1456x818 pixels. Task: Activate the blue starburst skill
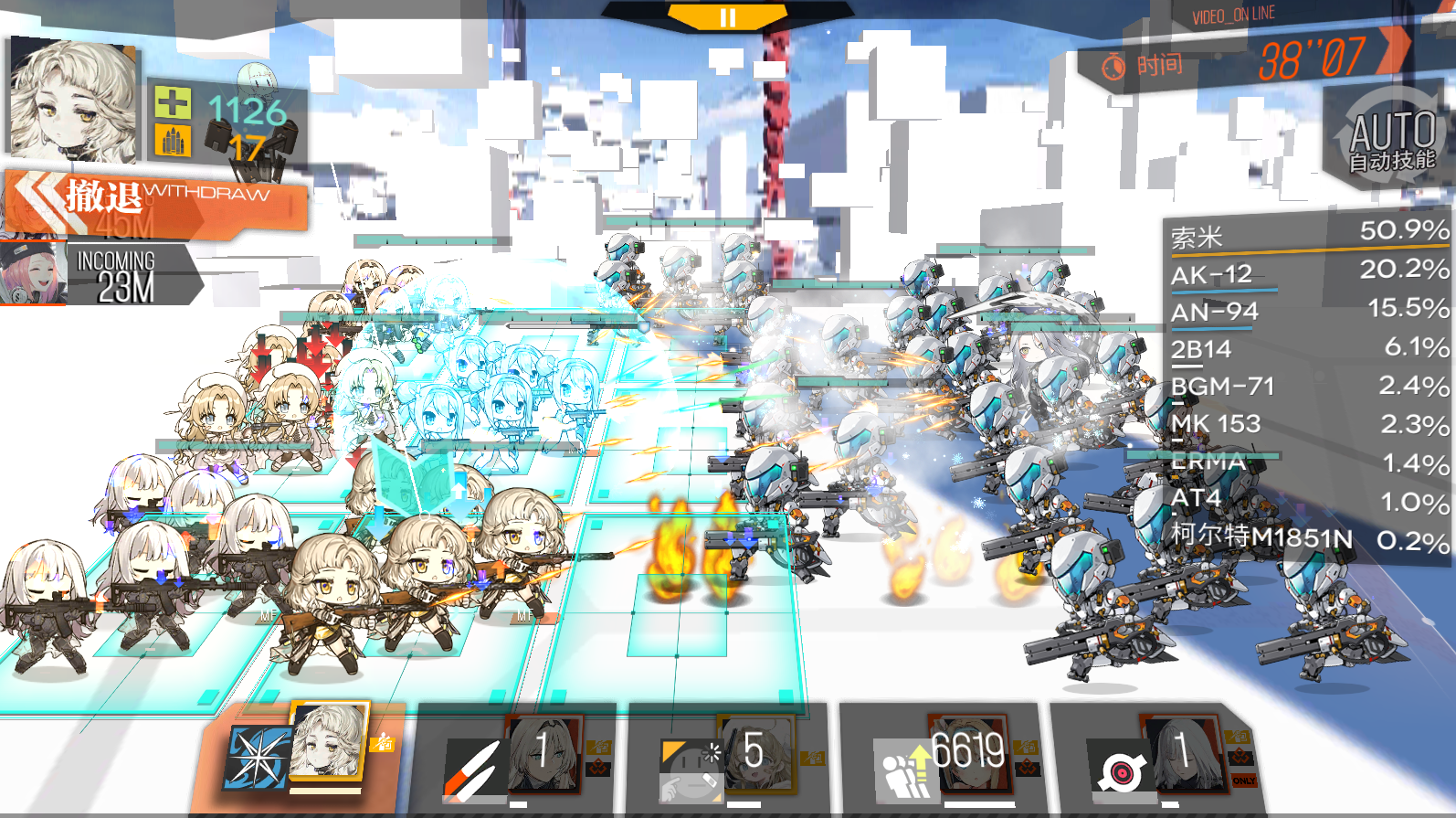tap(256, 758)
